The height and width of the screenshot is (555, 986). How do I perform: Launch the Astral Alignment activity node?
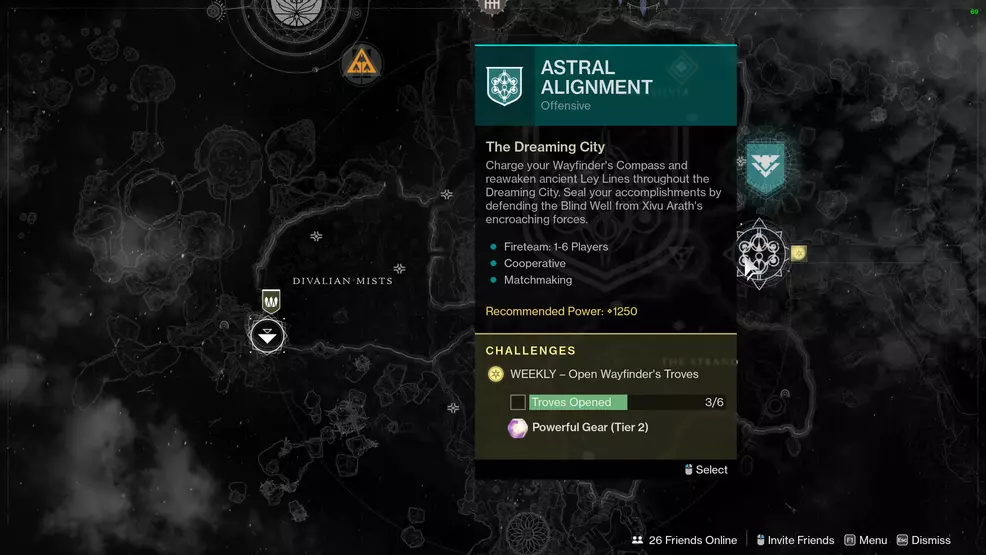point(759,254)
